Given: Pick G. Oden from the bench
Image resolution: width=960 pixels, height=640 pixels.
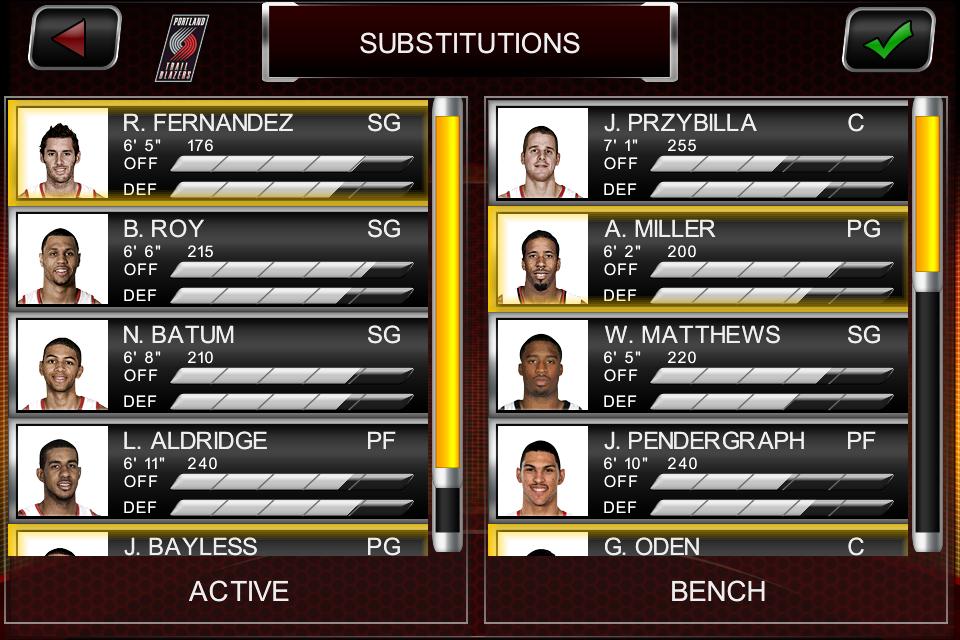Looking at the screenshot, I should coord(700,543).
